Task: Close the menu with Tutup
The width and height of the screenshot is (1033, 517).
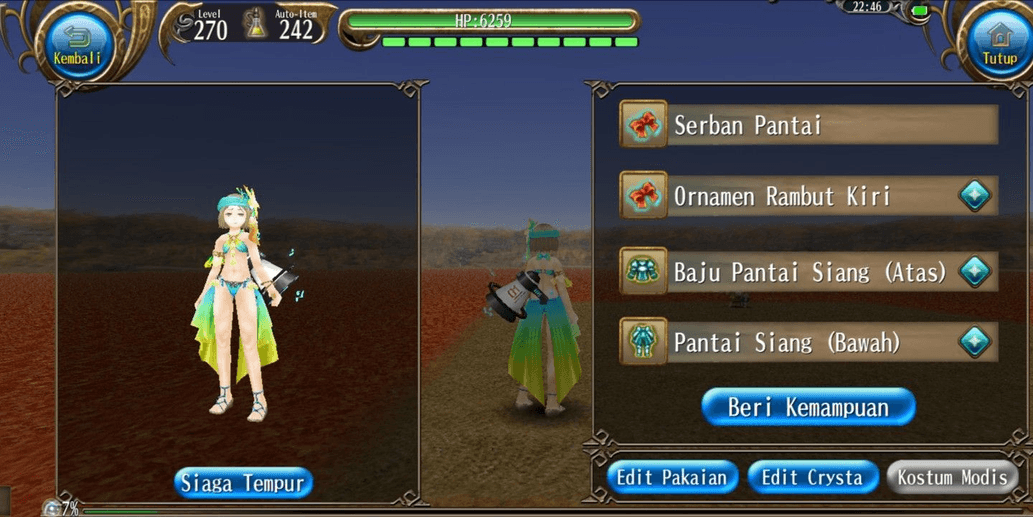Action: (998, 44)
